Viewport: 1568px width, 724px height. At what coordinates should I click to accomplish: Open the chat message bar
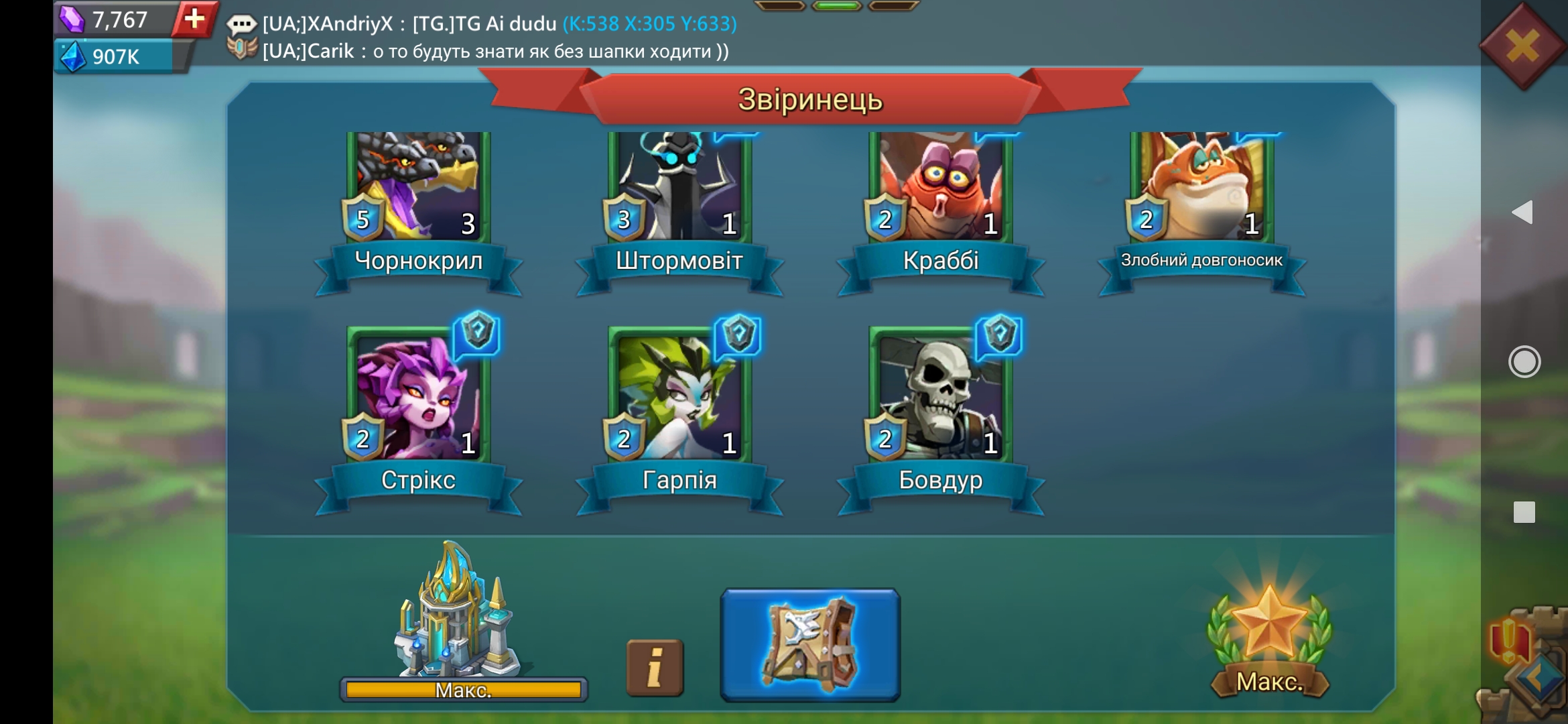tap(496, 37)
